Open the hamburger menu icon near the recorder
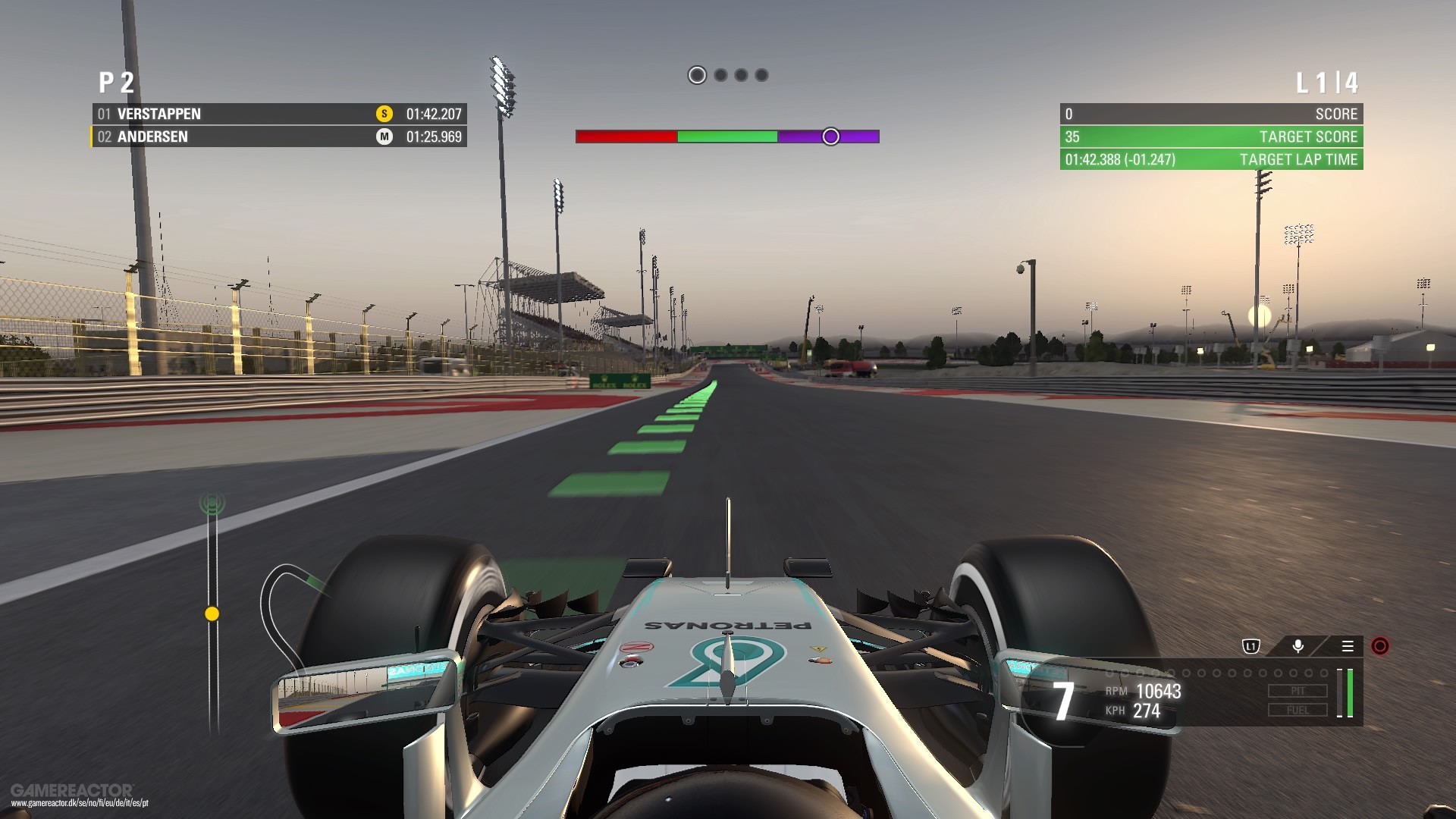Image resolution: width=1456 pixels, height=819 pixels. [x=1348, y=645]
